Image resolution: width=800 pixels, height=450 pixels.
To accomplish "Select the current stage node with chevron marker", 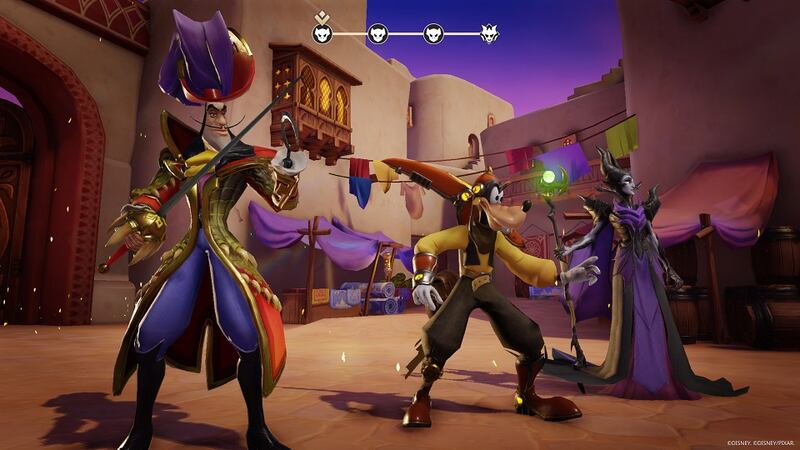I will click(322, 34).
